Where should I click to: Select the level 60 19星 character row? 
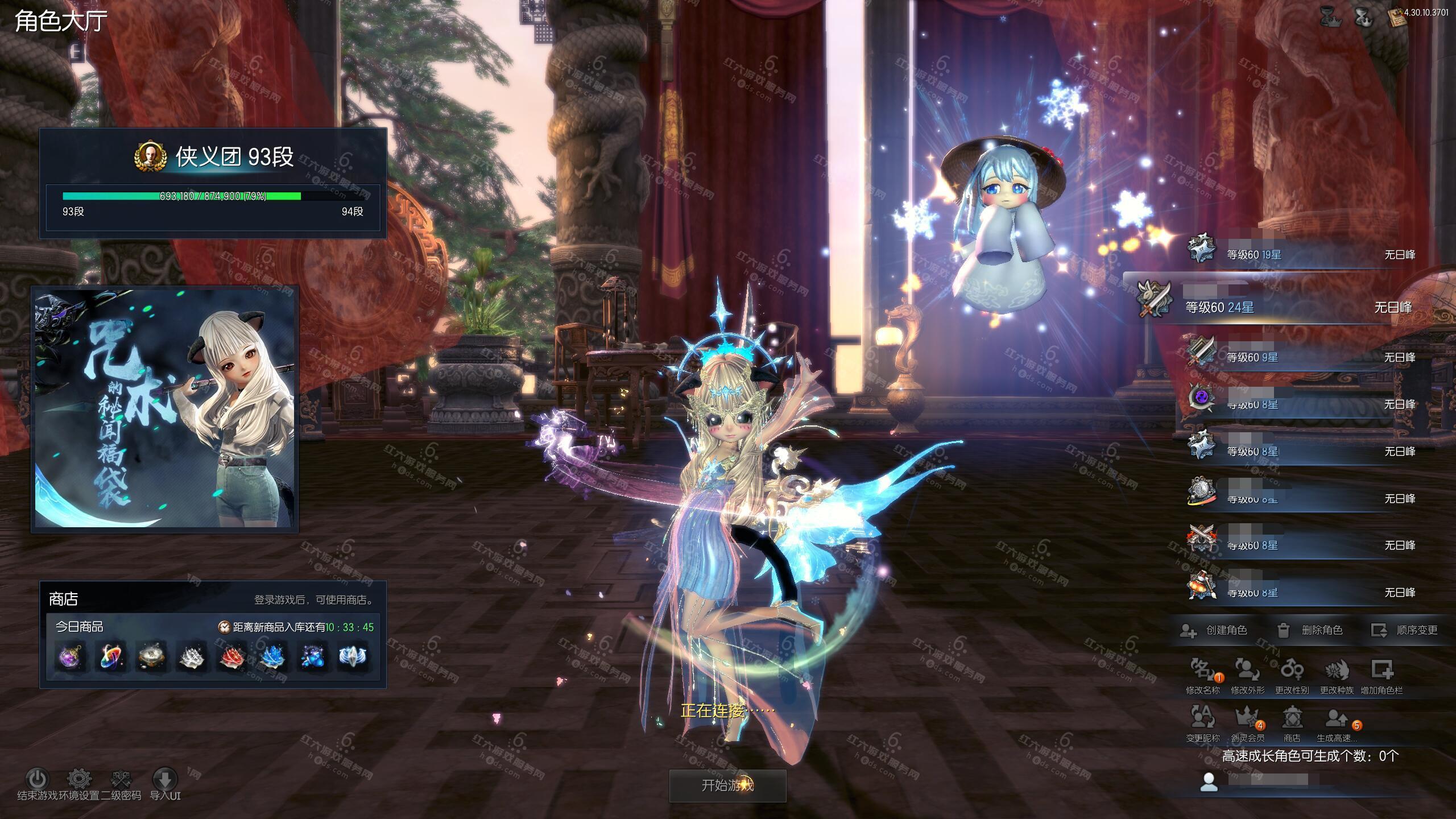(1302, 254)
